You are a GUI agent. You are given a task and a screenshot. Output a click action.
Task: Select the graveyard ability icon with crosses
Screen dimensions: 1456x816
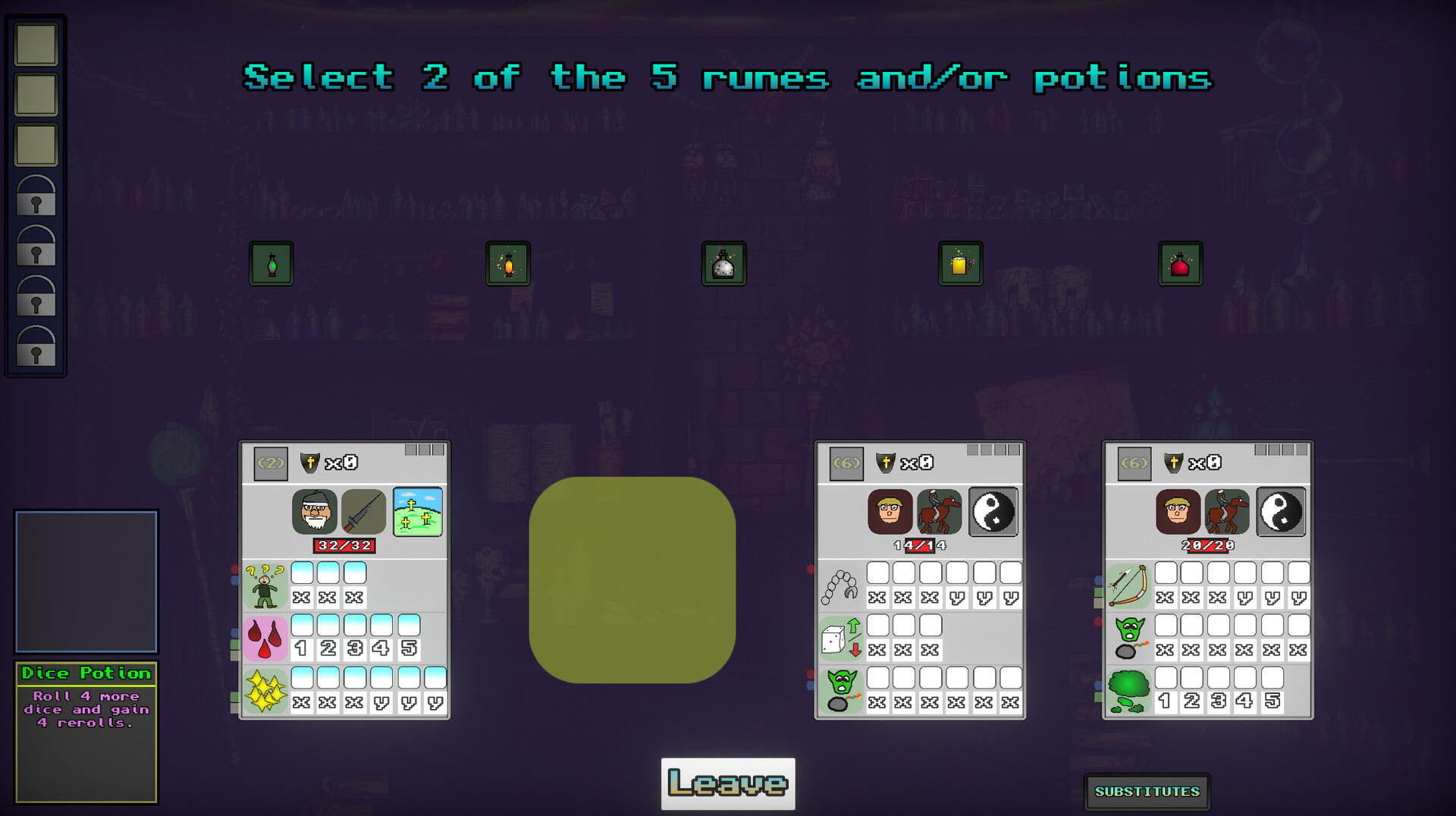pyautogui.click(x=416, y=512)
